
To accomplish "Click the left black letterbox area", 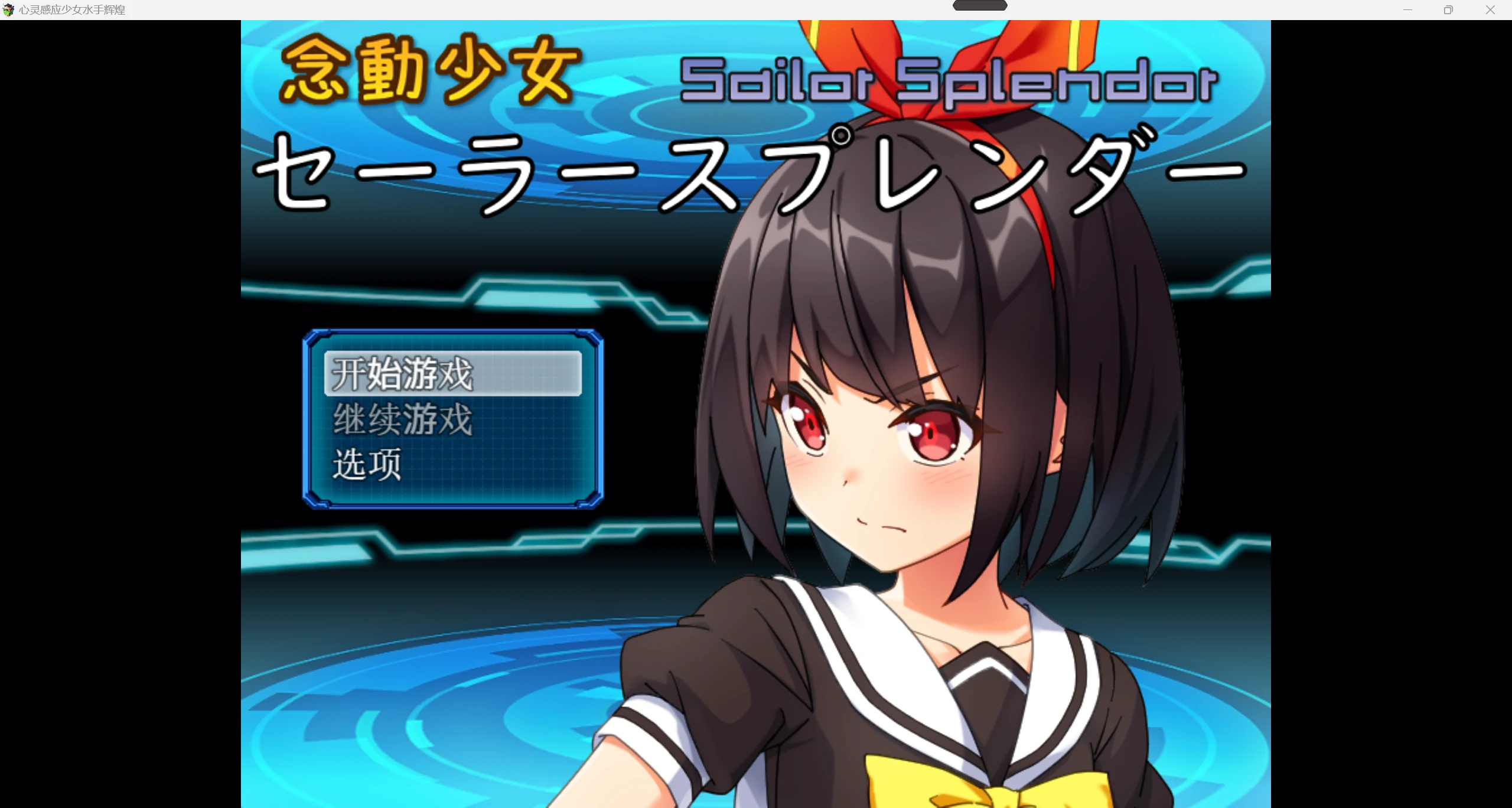I will (x=118, y=413).
